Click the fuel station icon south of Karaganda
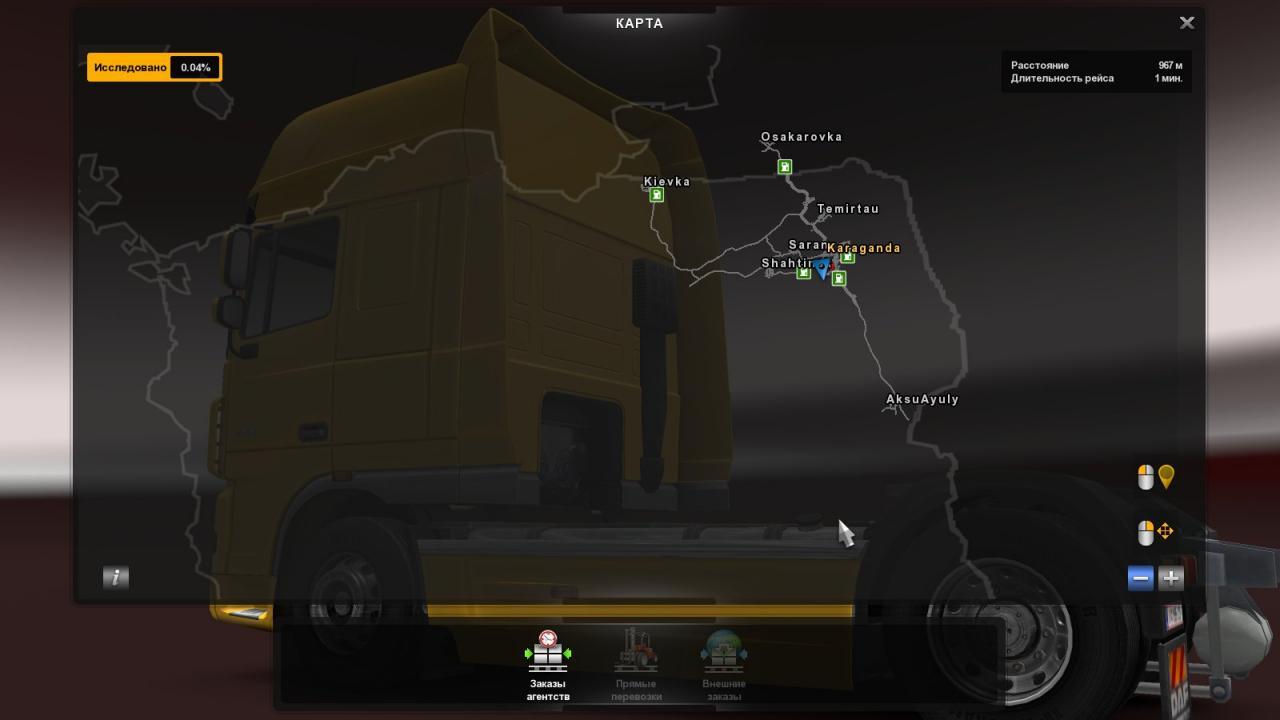Viewport: 1280px width, 720px height. 839,278
